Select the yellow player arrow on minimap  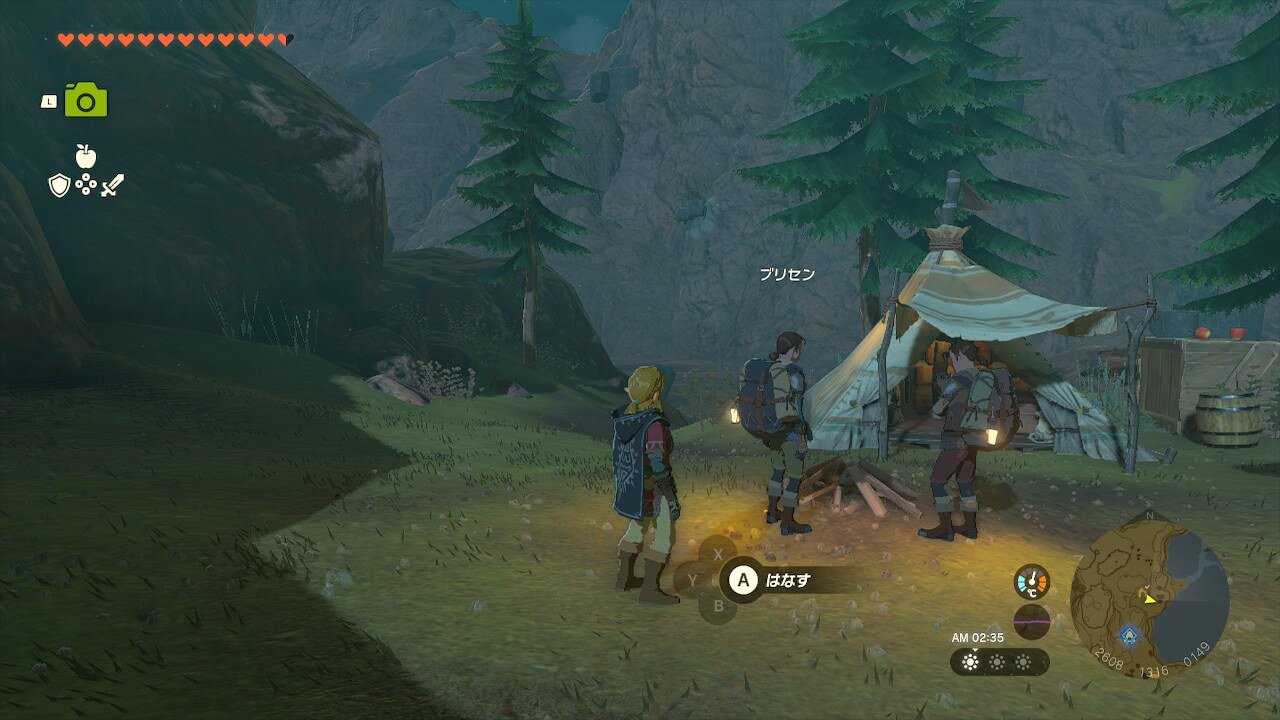[x=1150, y=599]
